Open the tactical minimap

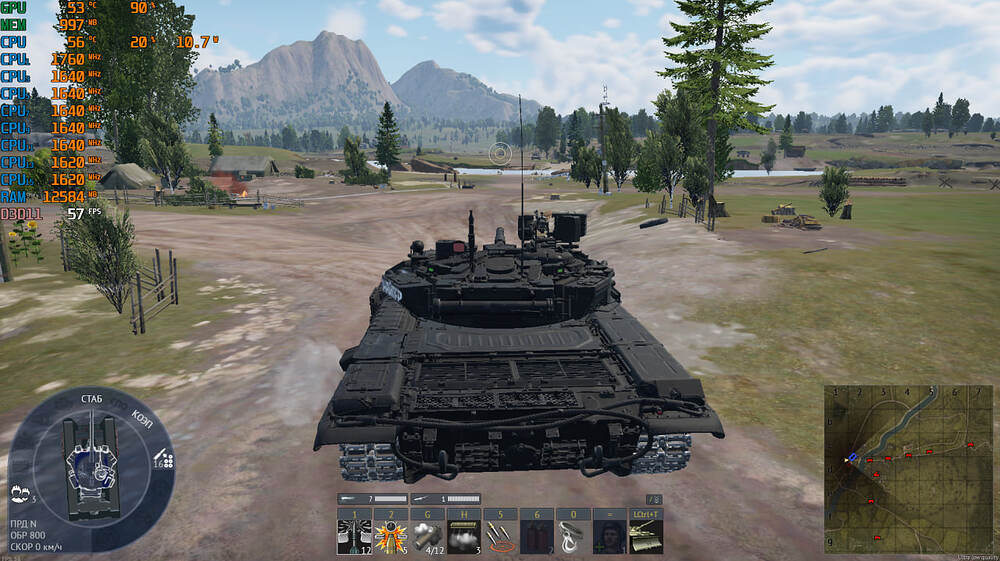(x=908, y=469)
